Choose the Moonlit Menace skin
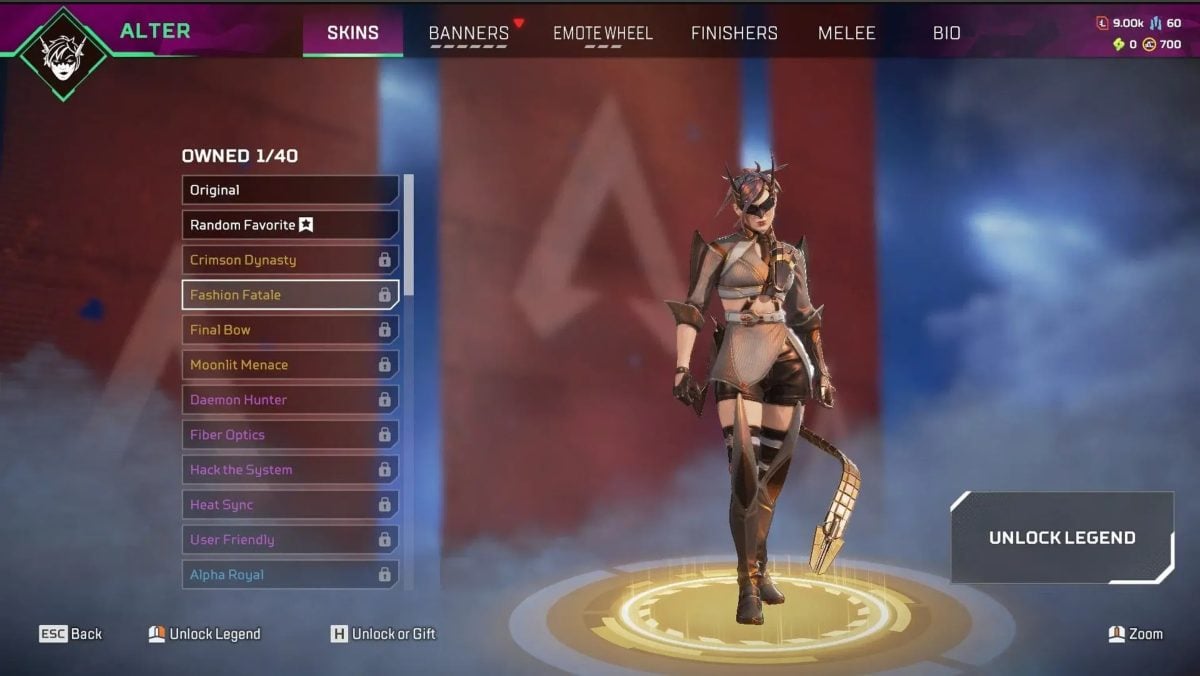Screen dimensions: 1200x676 pyautogui.click(x=290, y=365)
